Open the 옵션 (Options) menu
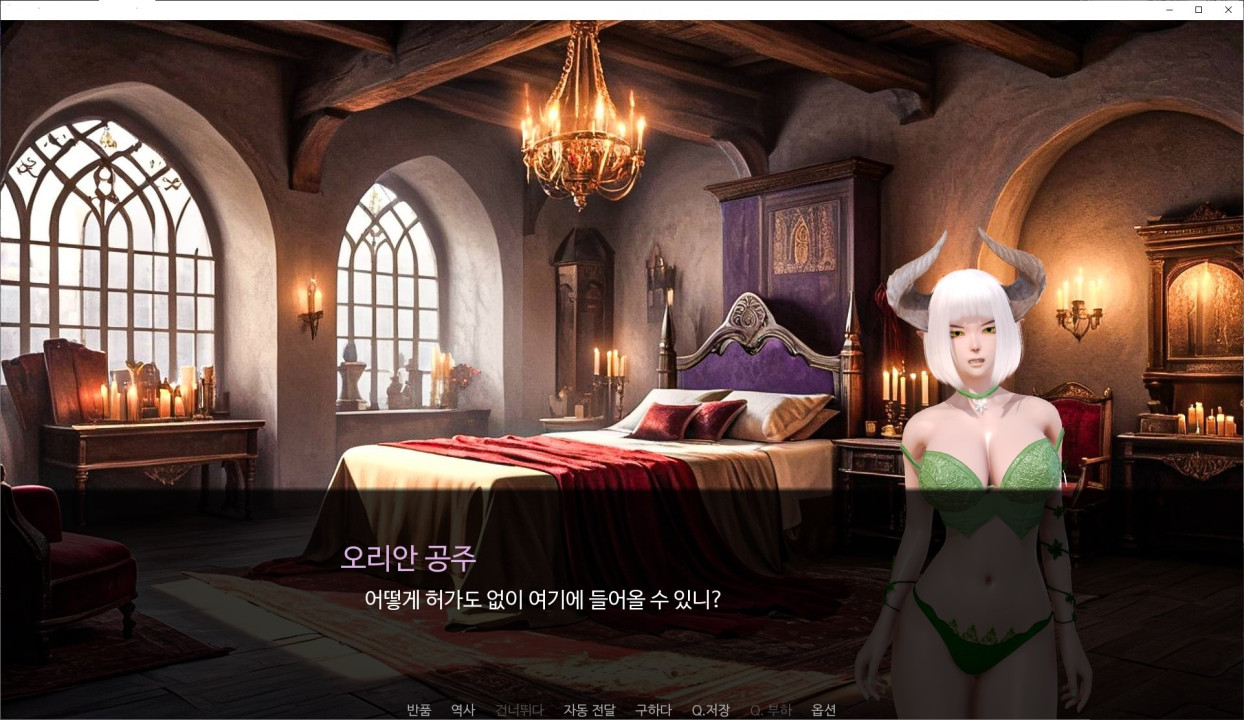Image resolution: width=1244 pixels, height=720 pixels. (823, 710)
